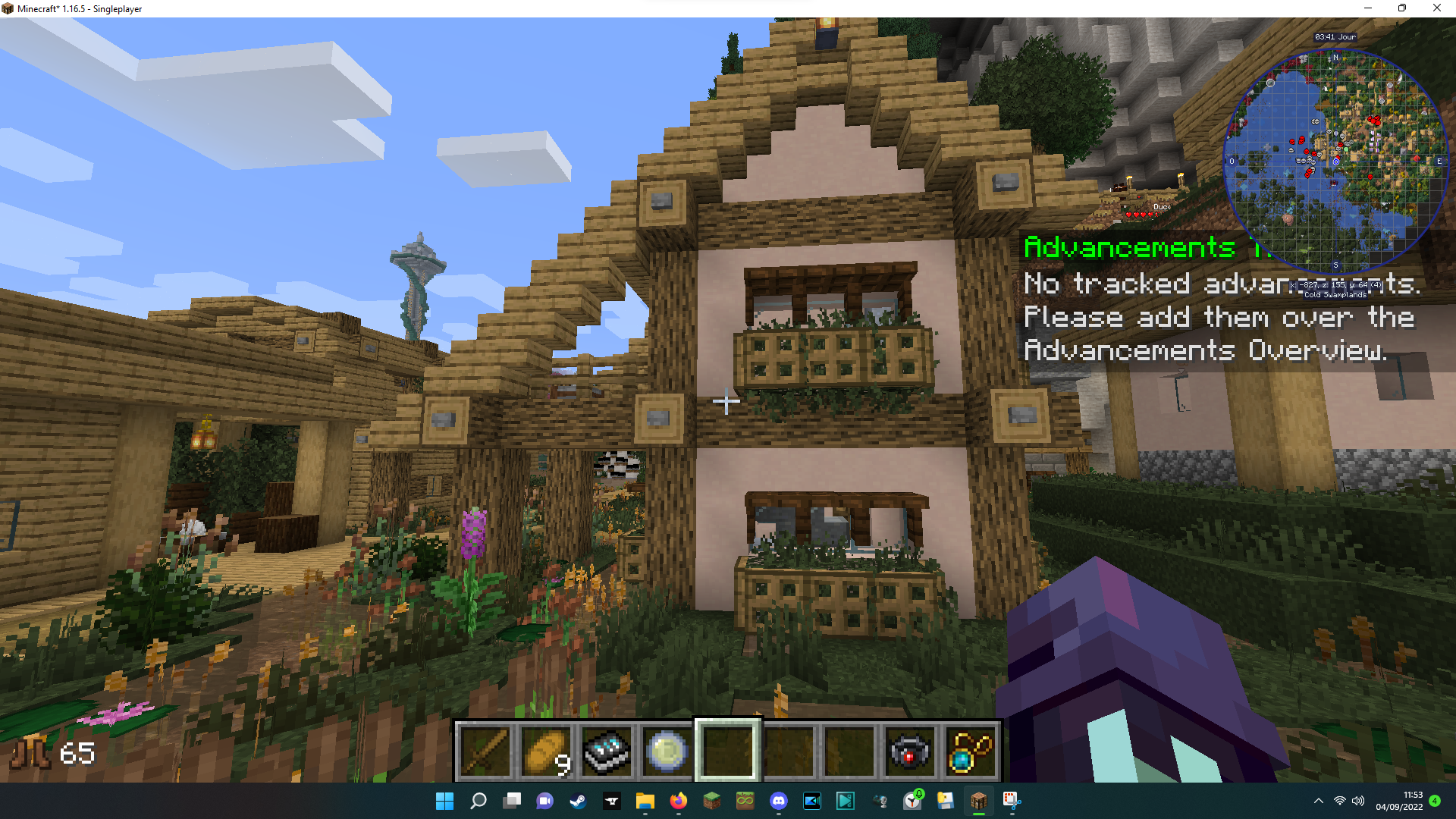
Task: Open Firefox from the taskbar
Action: 677,801
